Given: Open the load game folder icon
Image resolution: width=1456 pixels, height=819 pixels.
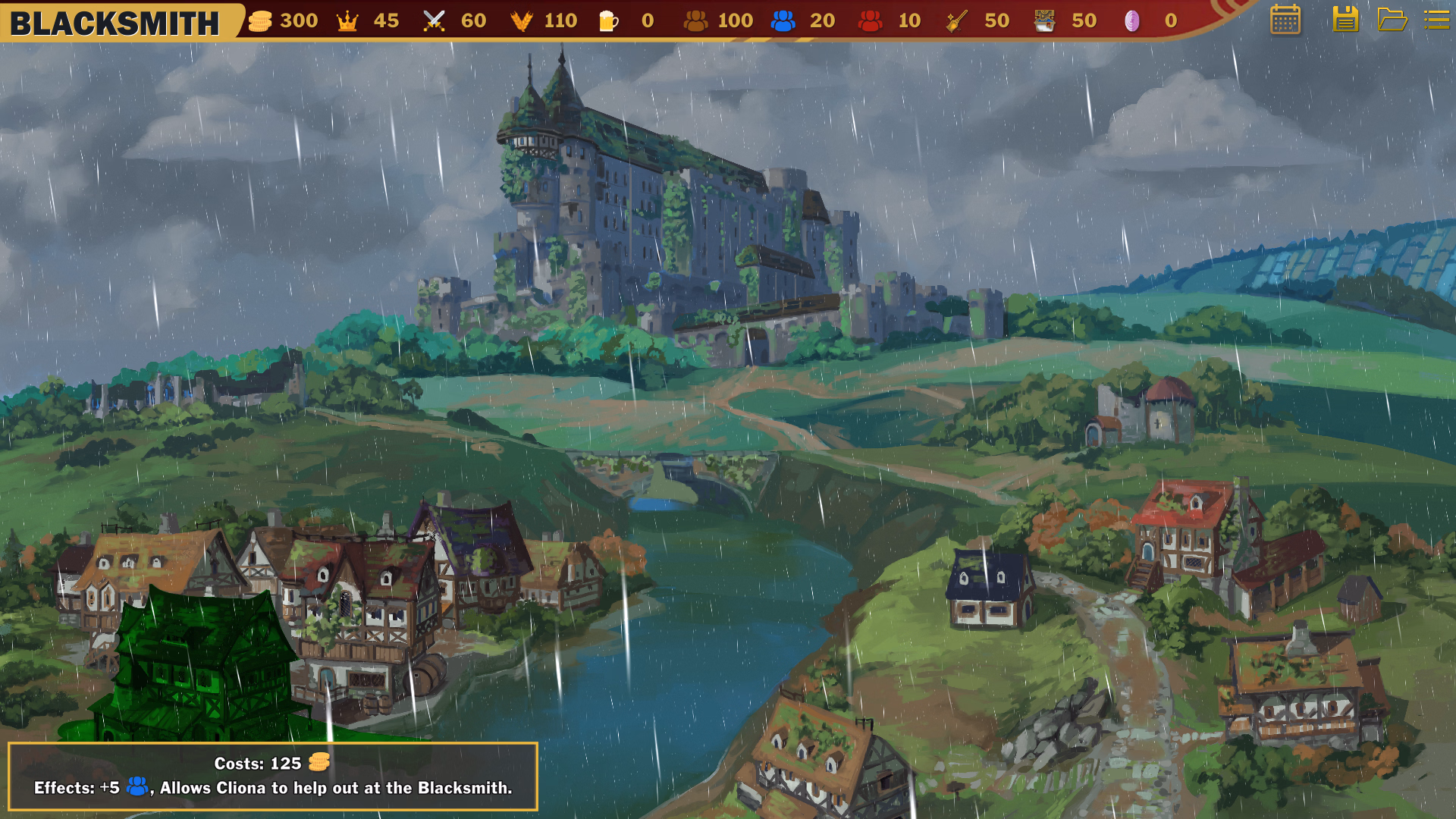Looking at the screenshot, I should click(1392, 20).
